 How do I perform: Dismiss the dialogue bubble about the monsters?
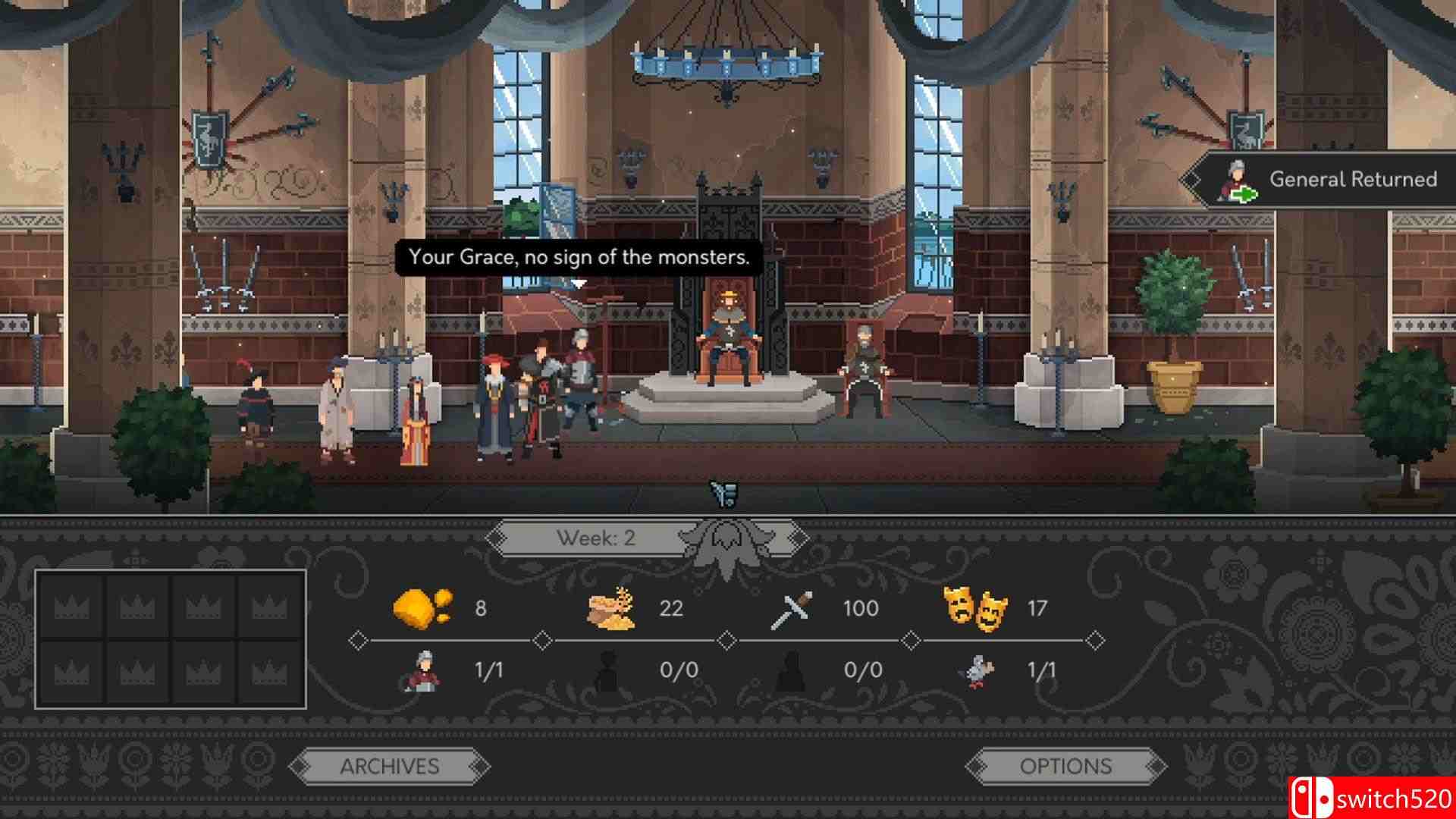[578, 257]
